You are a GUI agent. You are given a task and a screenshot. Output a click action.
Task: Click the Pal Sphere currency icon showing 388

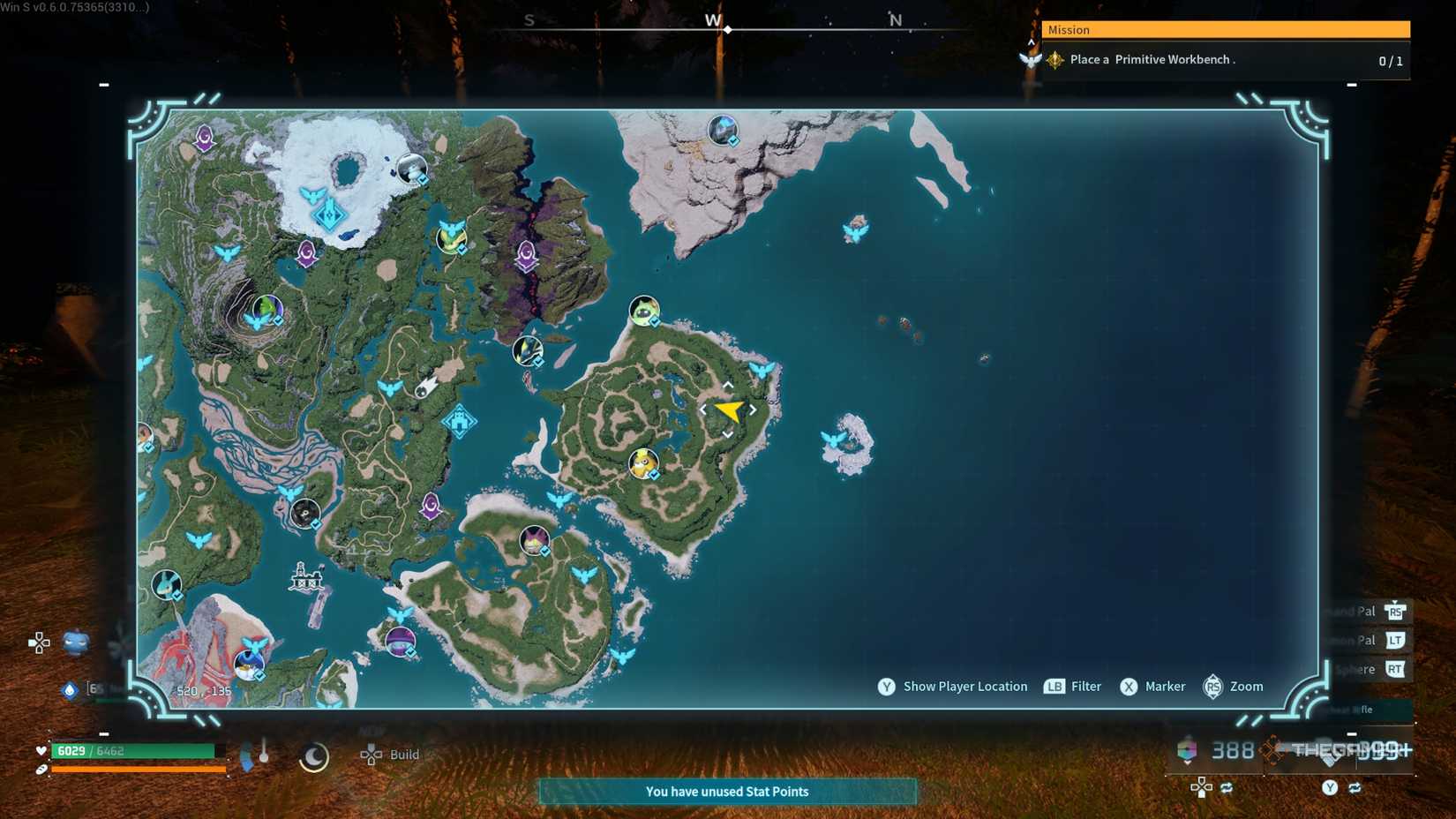tap(1187, 750)
